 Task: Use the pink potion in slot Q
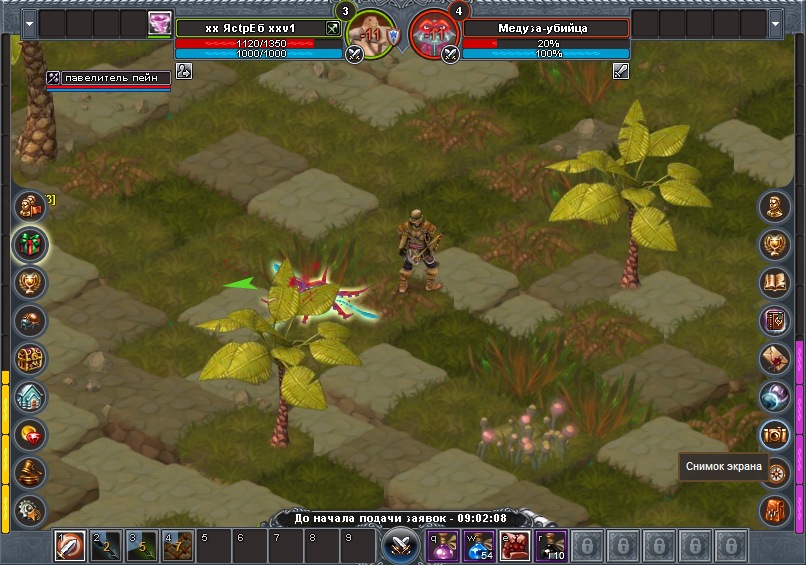tap(442, 546)
